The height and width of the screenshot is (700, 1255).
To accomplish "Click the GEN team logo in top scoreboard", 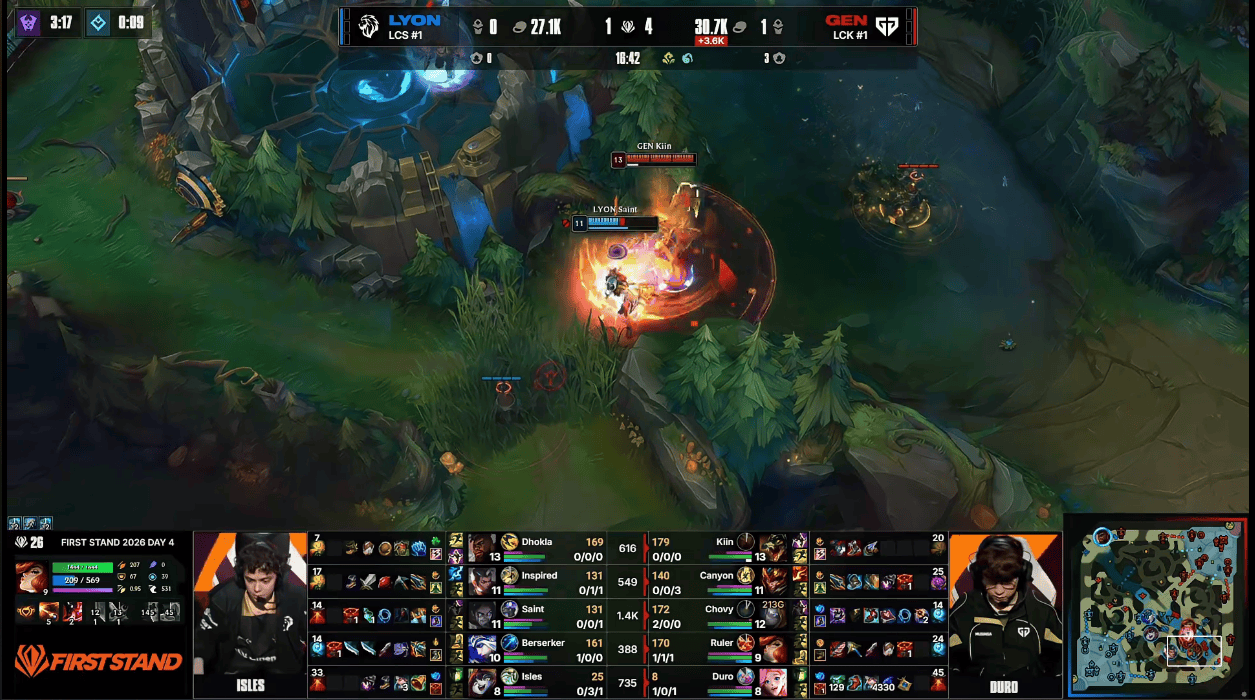I will pyautogui.click(x=886, y=26).
